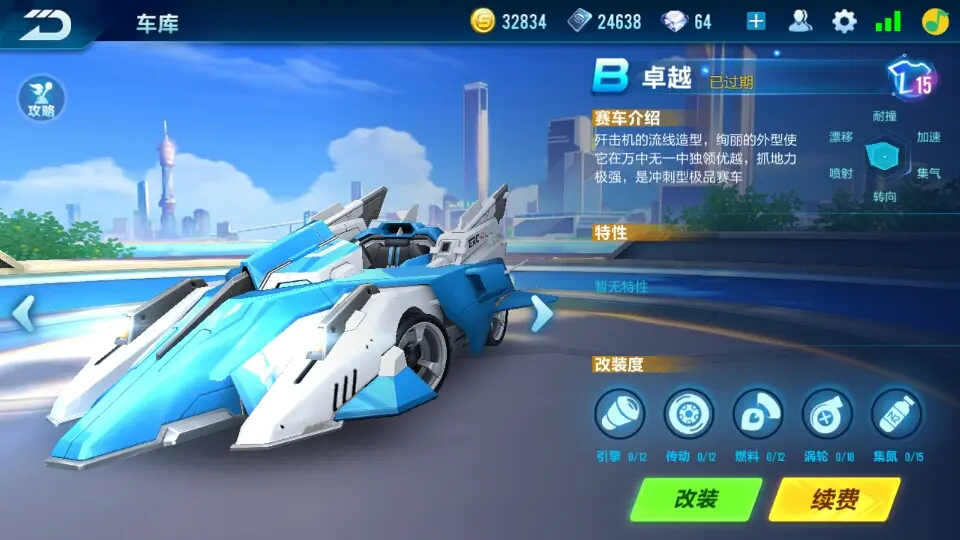
Task: Show the next car with right arrow
Action: pos(541,313)
